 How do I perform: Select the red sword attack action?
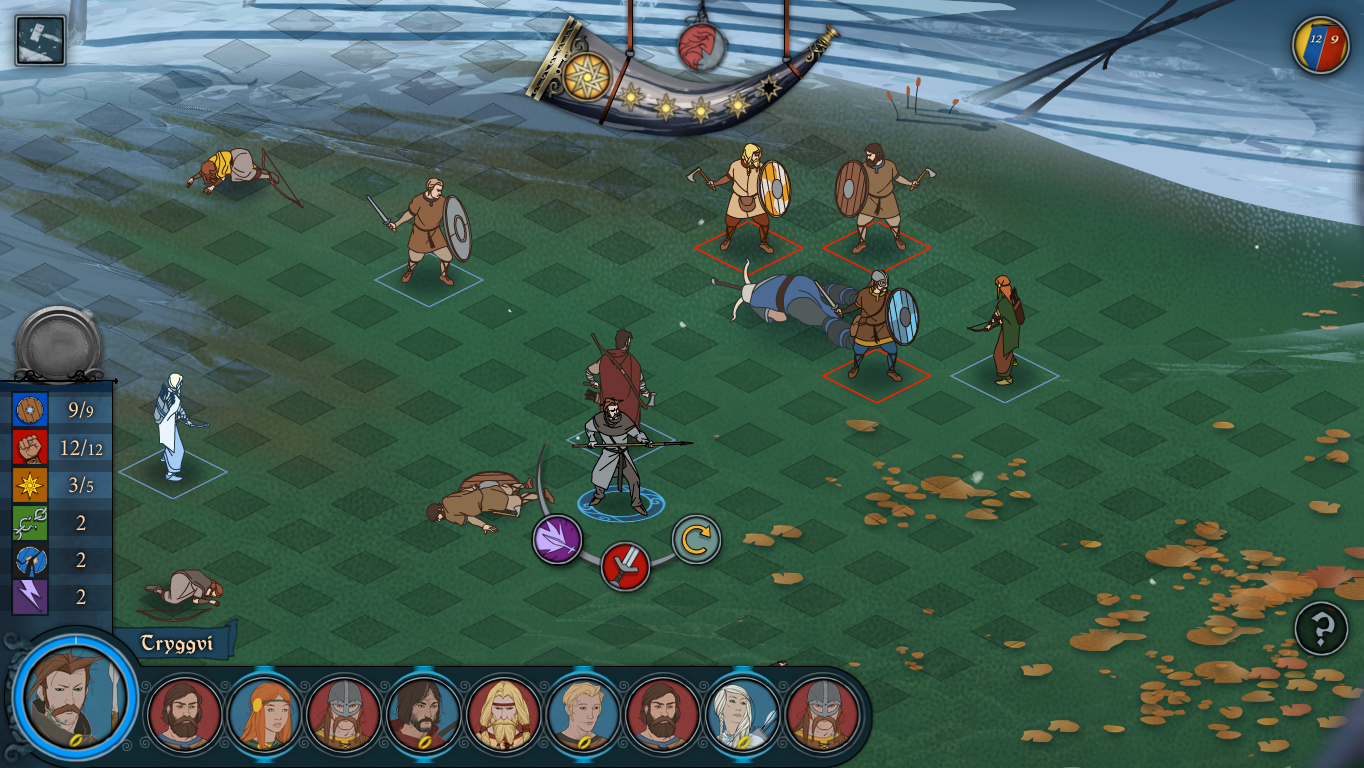(625, 567)
